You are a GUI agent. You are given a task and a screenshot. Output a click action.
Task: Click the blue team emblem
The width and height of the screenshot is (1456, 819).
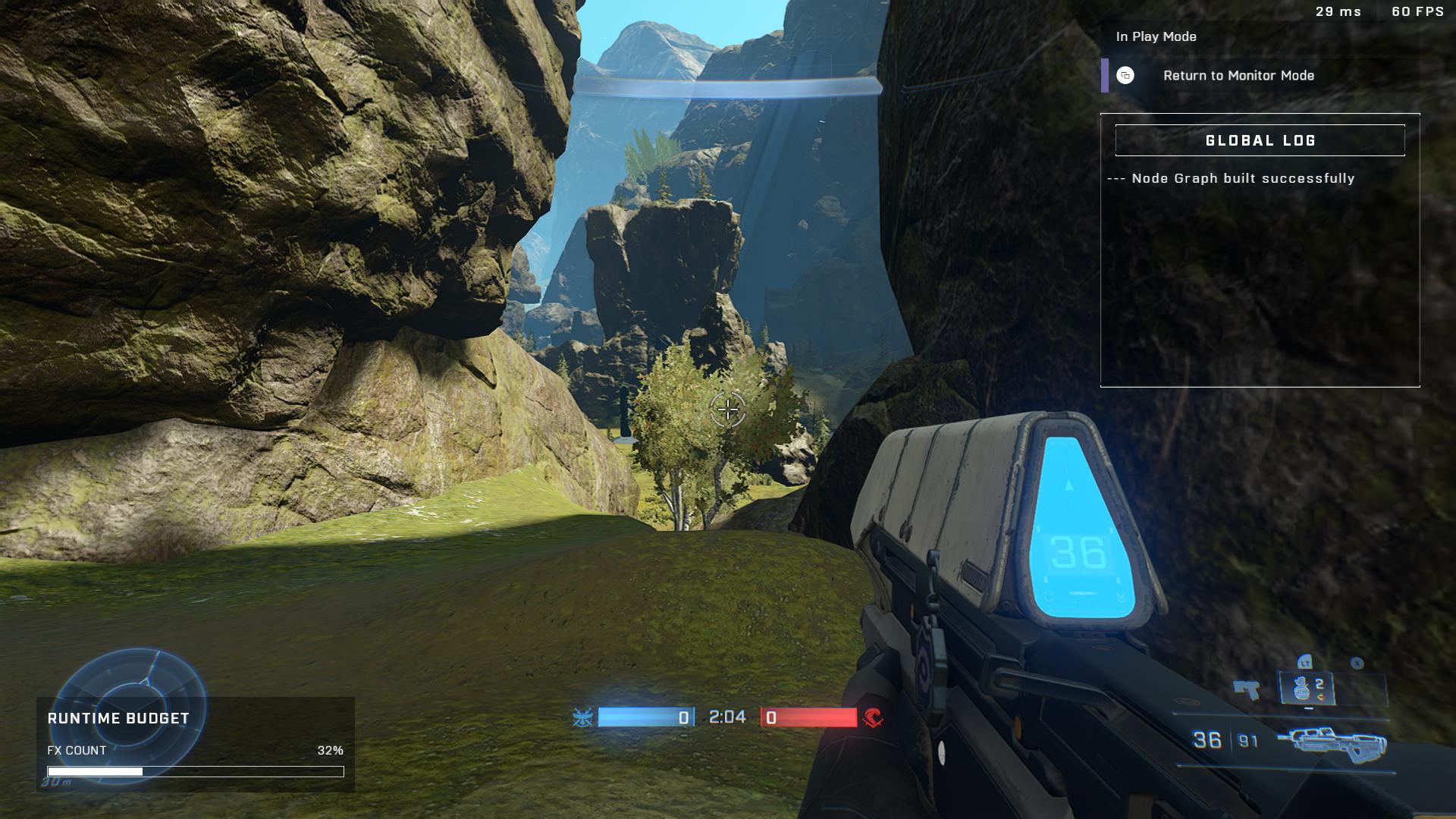582,717
